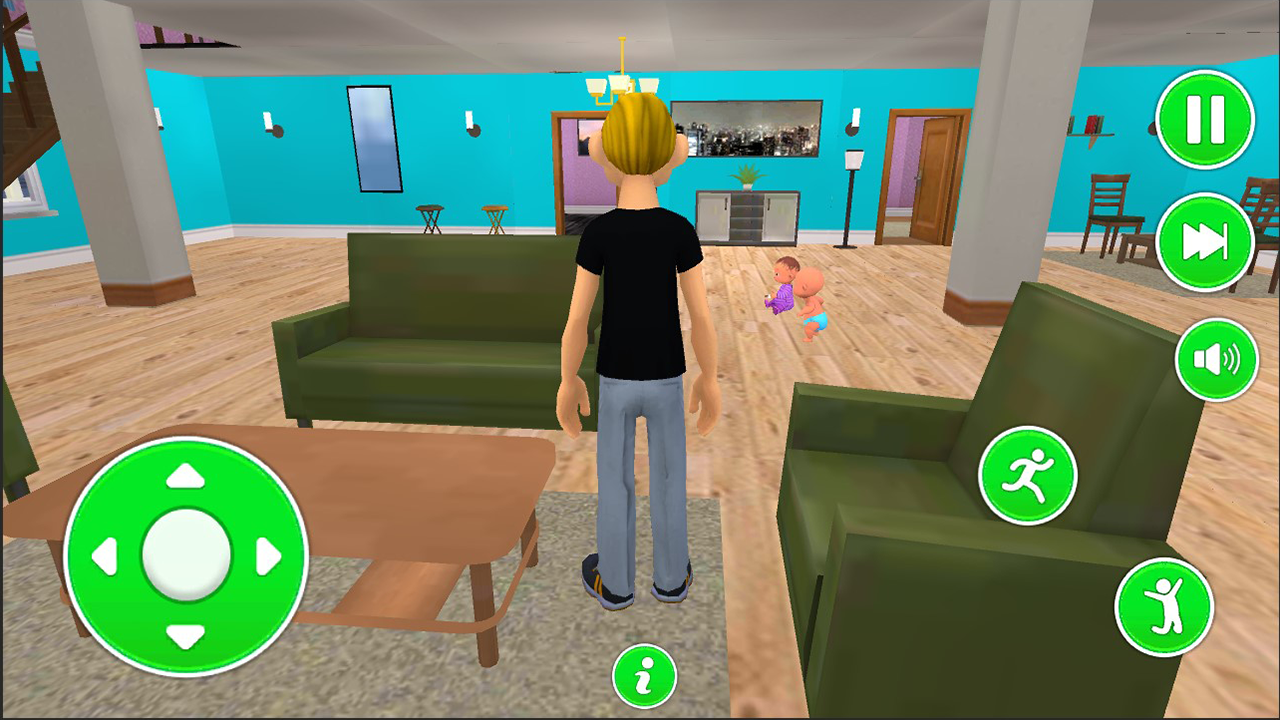Tap the waving person action icon
Image resolution: width=1280 pixels, height=720 pixels.
1163,607
